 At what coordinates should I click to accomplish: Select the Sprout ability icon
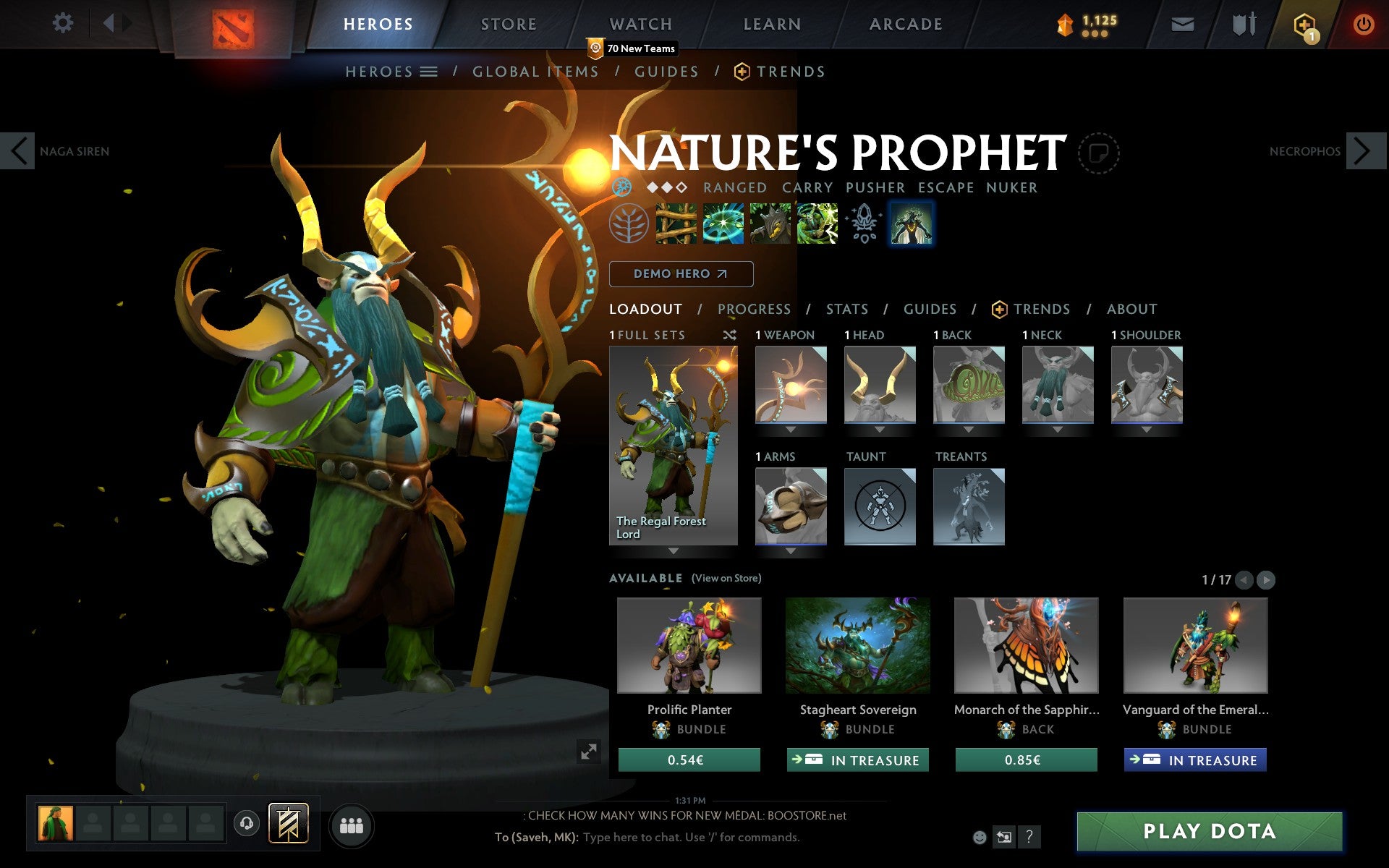676,225
